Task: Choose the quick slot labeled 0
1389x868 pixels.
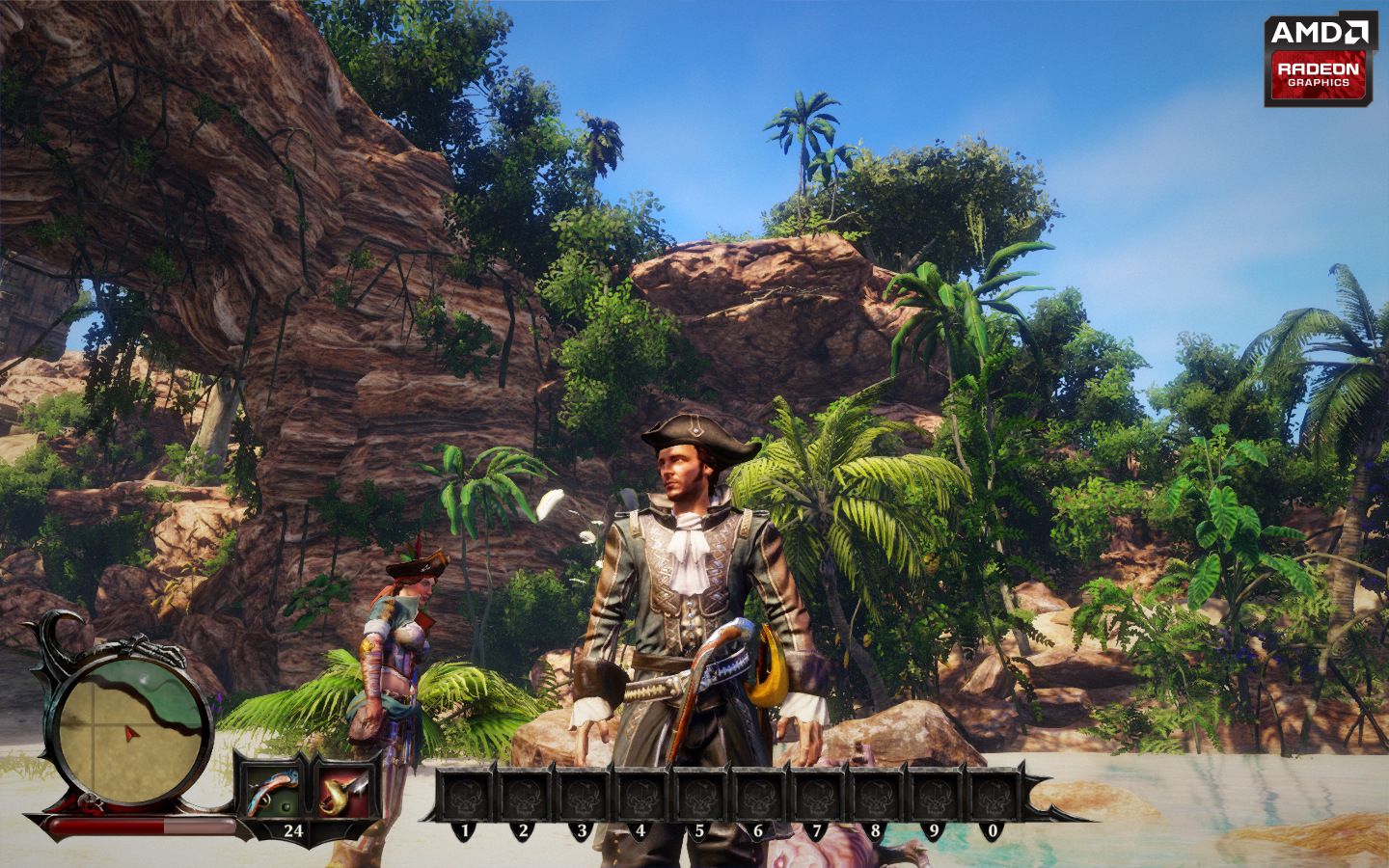Action: (993, 796)
